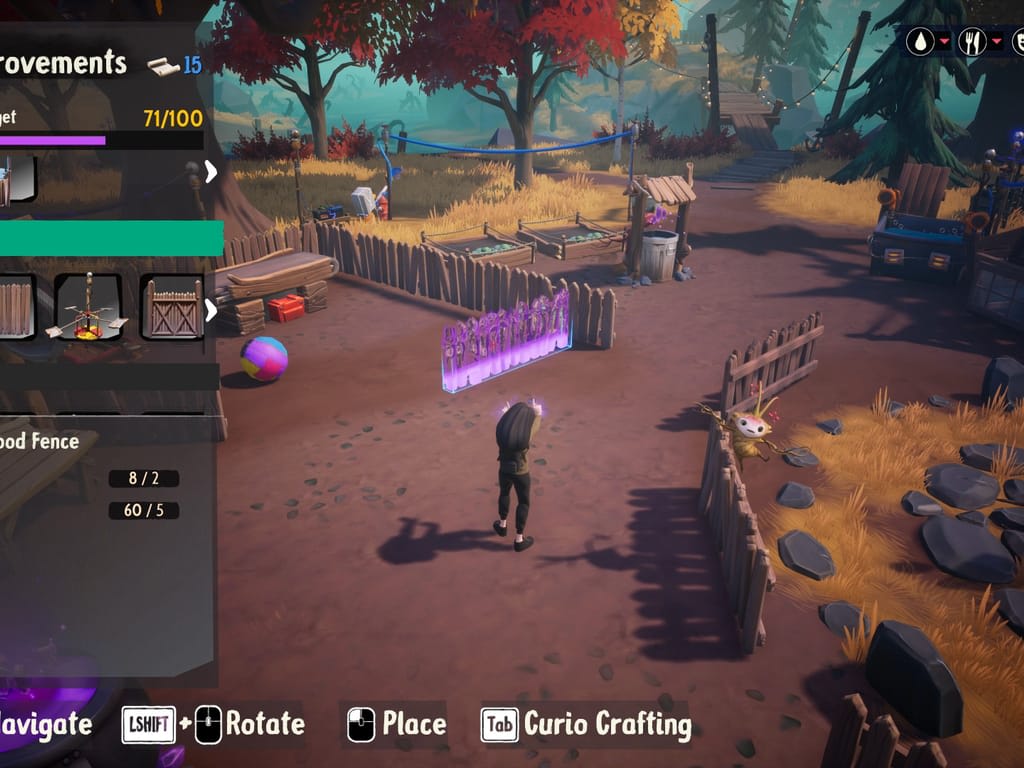1024x768 pixels.
Task: Select the teal highlighted category bar
Action: (x=110, y=238)
